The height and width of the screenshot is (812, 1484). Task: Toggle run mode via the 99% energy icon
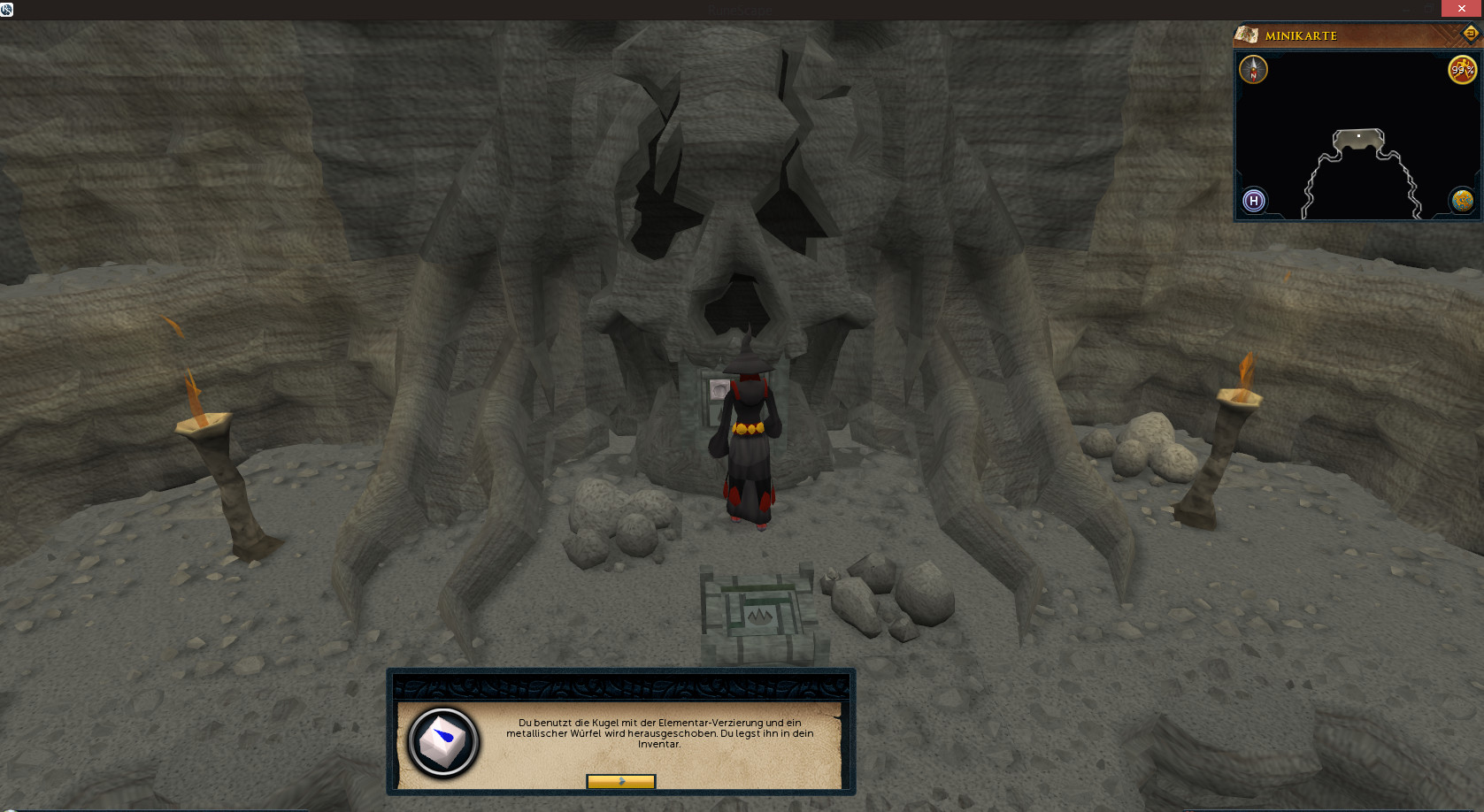pyautogui.click(x=1462, y=70)
